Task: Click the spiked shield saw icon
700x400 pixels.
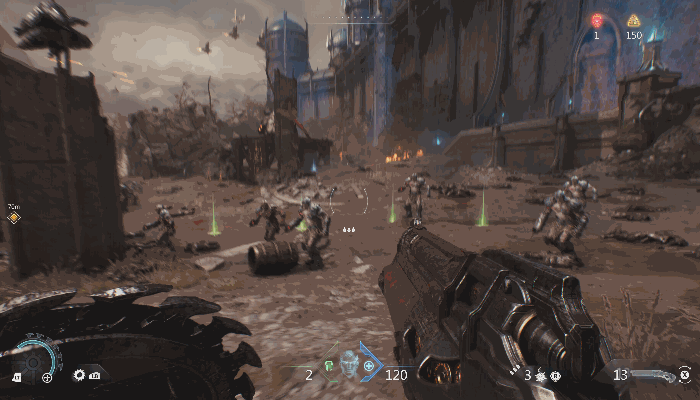Action: [80, 375]
